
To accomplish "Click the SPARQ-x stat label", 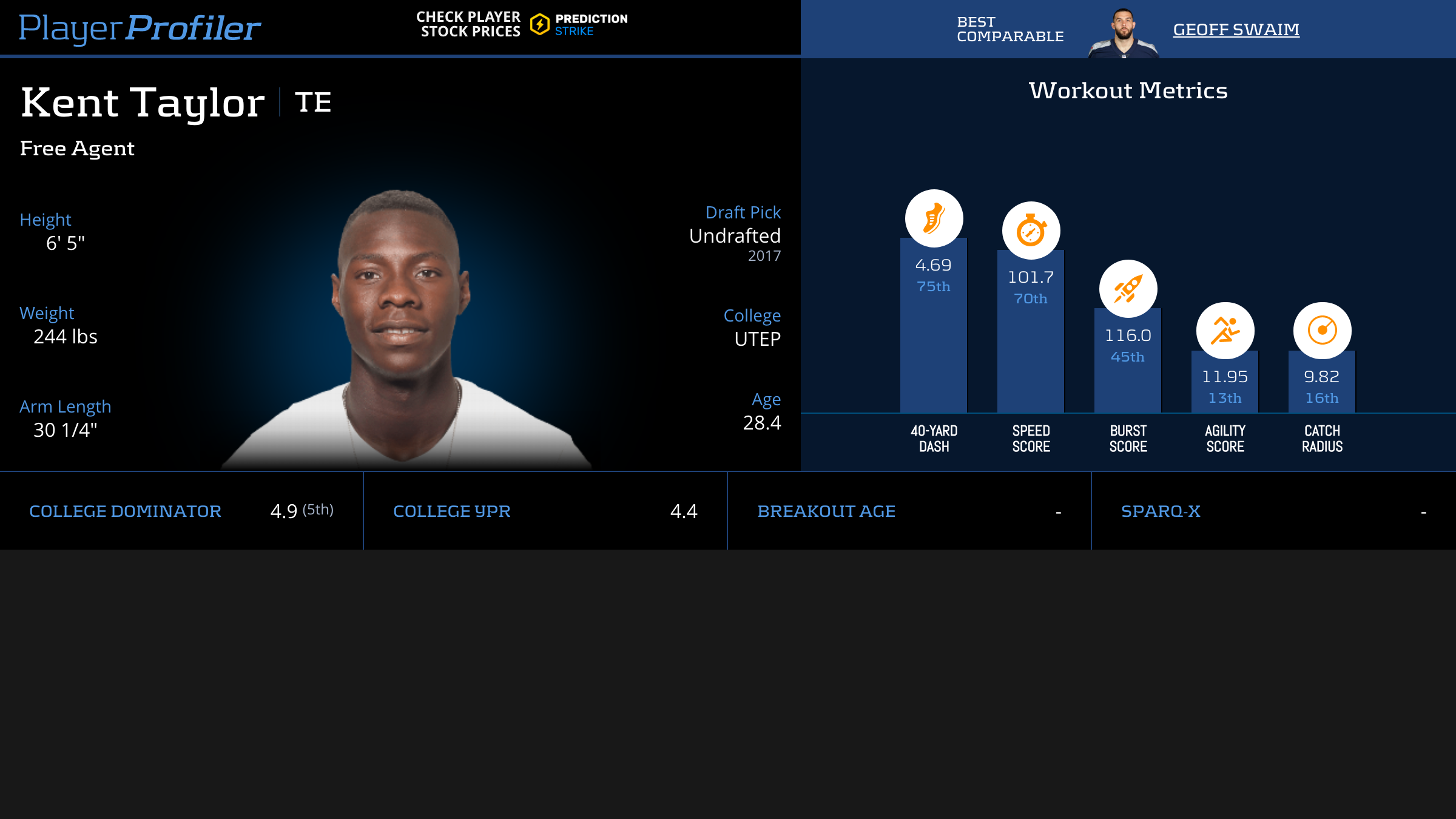I will 1161,511.
